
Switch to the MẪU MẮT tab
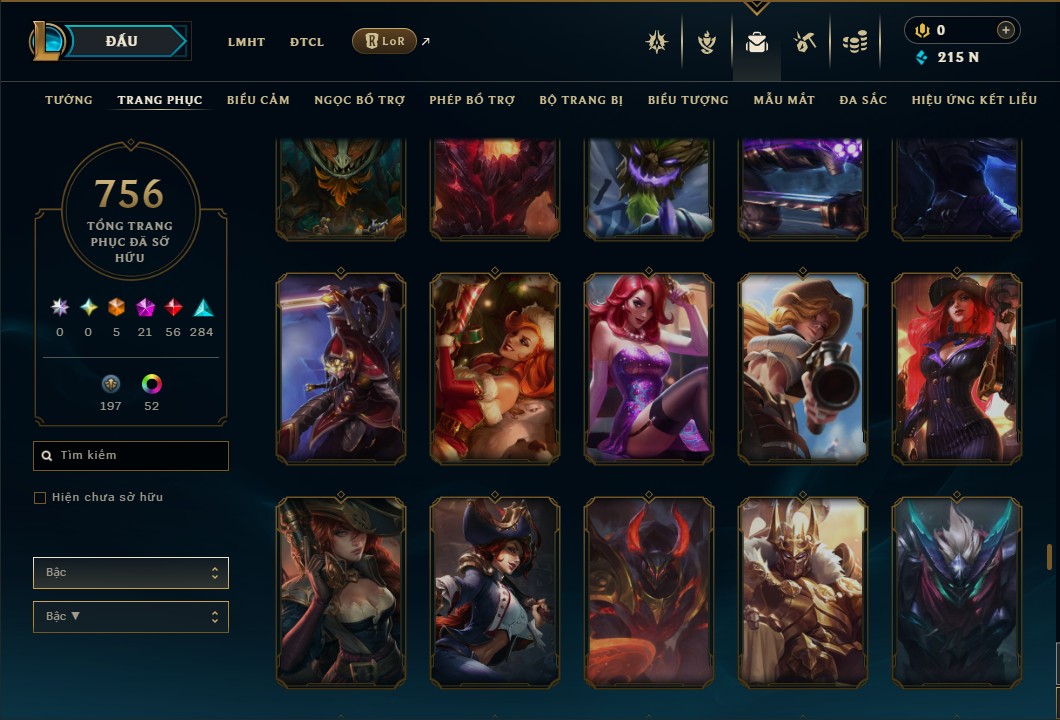pos(784,100)
